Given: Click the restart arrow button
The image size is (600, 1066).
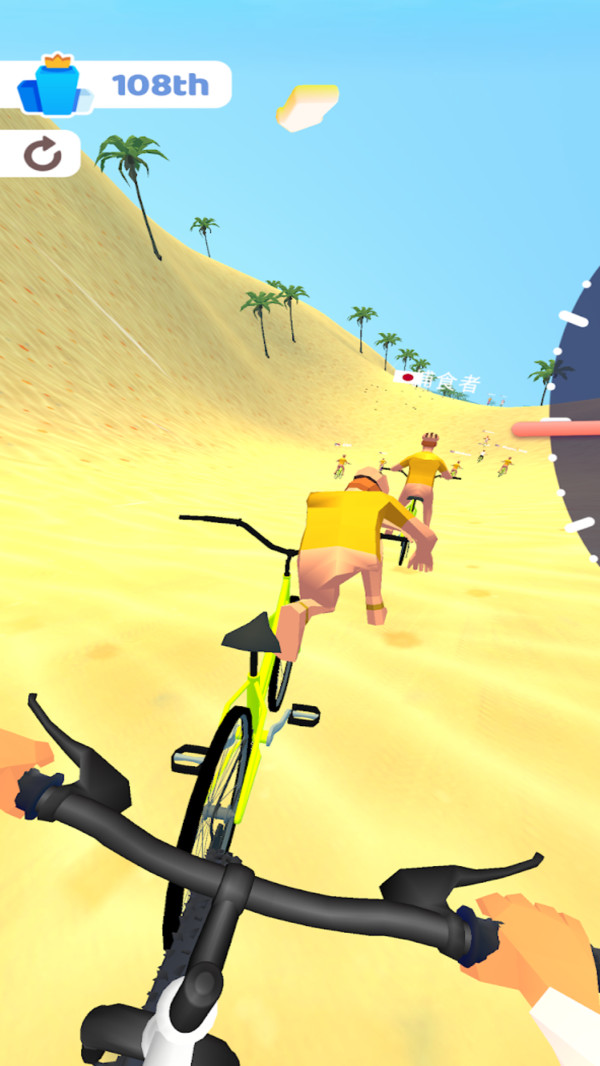Looking at the screenshot, I should [42, 154].
